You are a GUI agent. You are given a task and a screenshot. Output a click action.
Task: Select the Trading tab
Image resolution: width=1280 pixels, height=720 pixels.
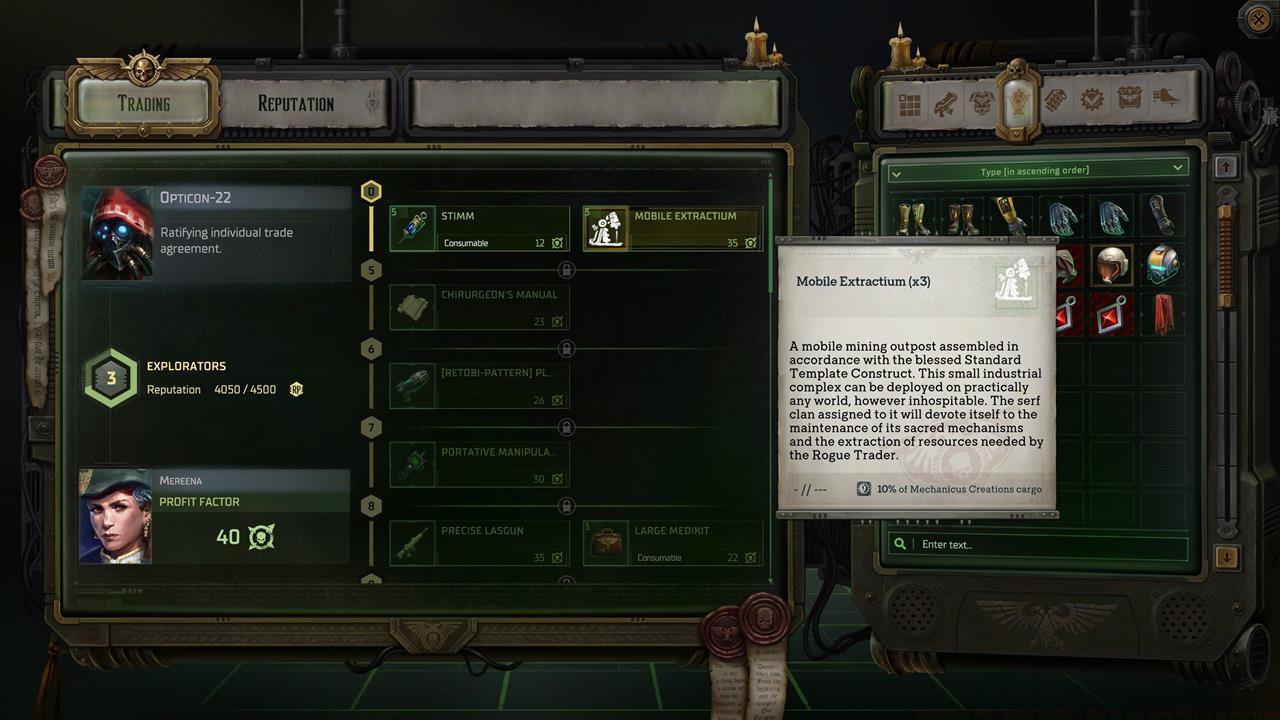click(144, 104)
